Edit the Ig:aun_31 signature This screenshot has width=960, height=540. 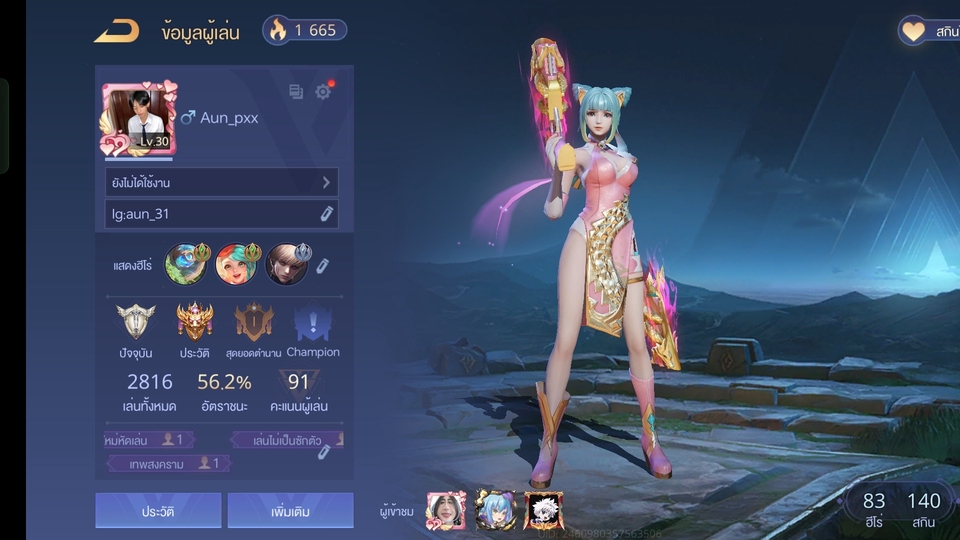pos(326,214)
